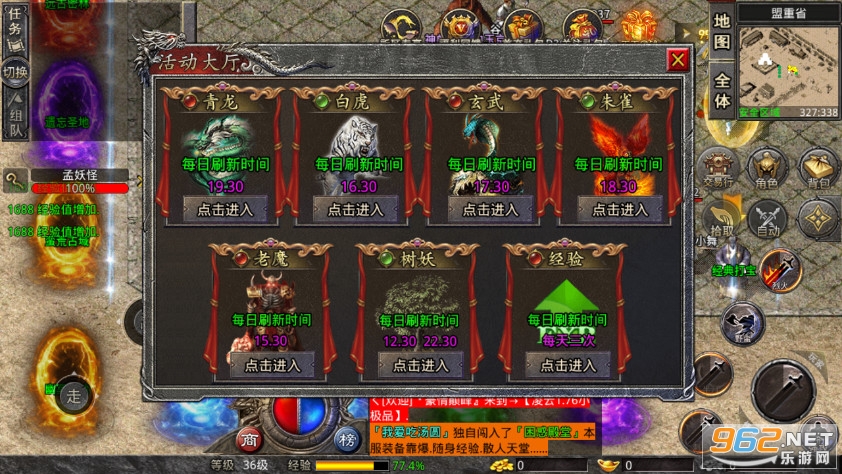Enter the 朱雀 phoenix event
Viewport: 842px width, 474px height.
(x=618, y=209)
